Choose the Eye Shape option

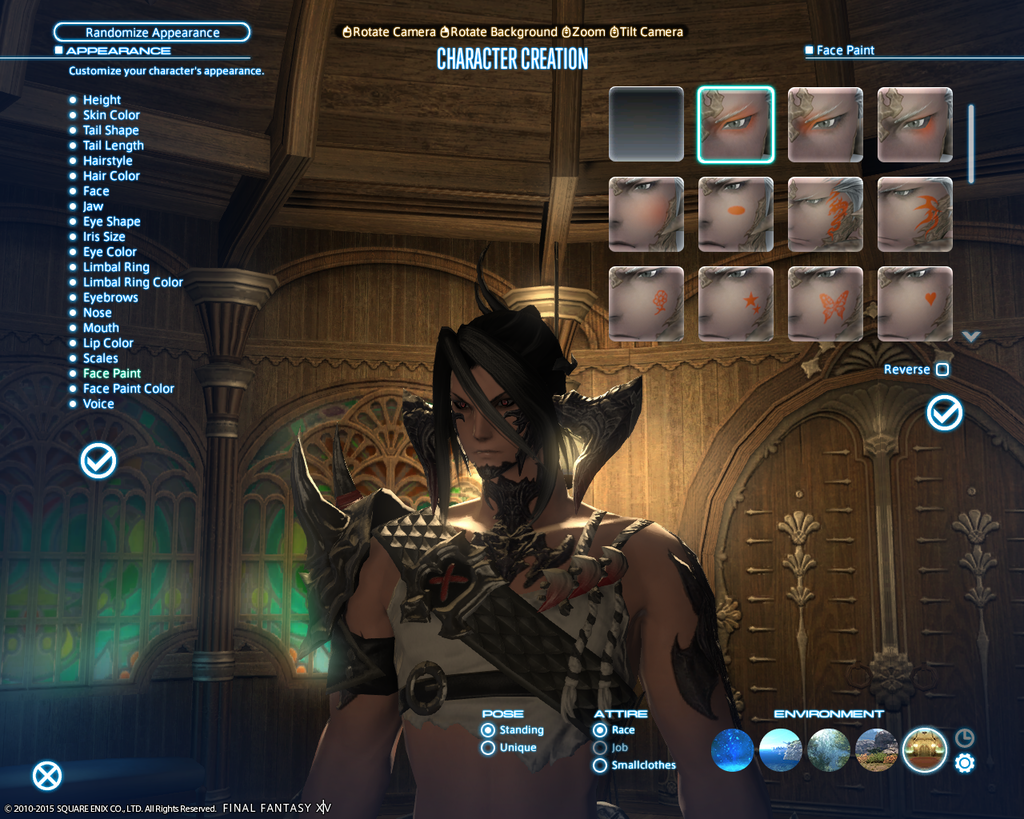(x=111, y=222)
